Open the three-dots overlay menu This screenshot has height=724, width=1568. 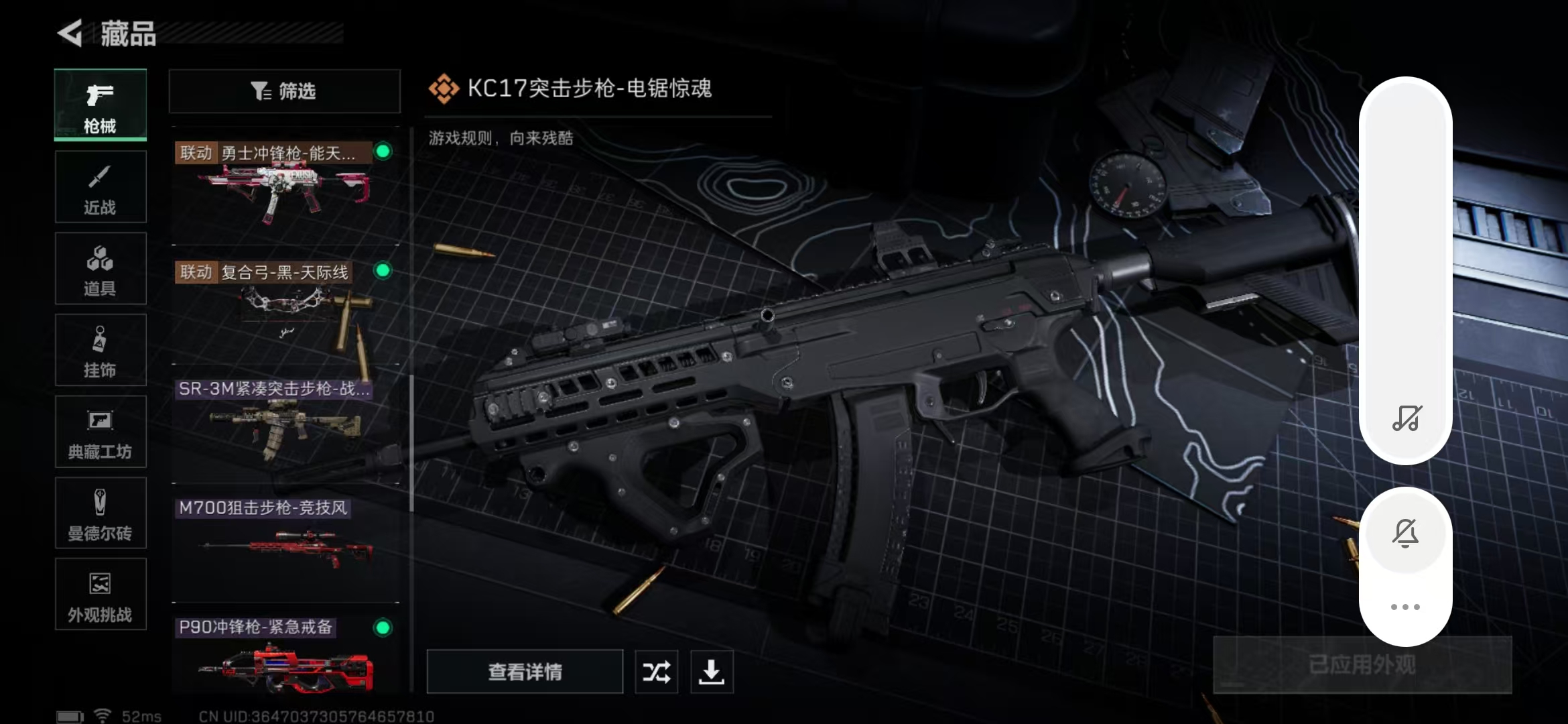pos(1405,607)
